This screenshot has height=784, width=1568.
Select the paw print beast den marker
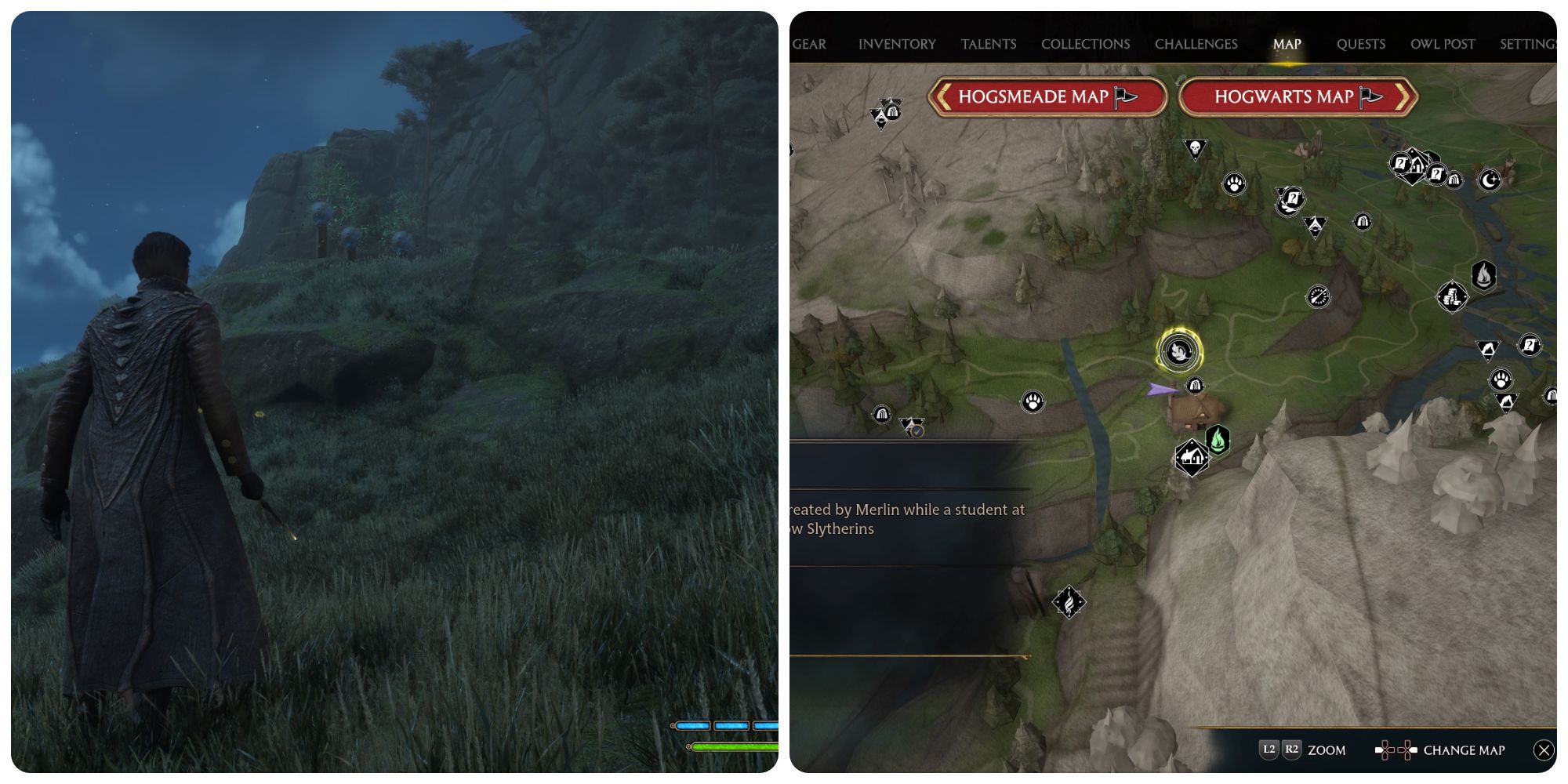[x=1034, y=401]
